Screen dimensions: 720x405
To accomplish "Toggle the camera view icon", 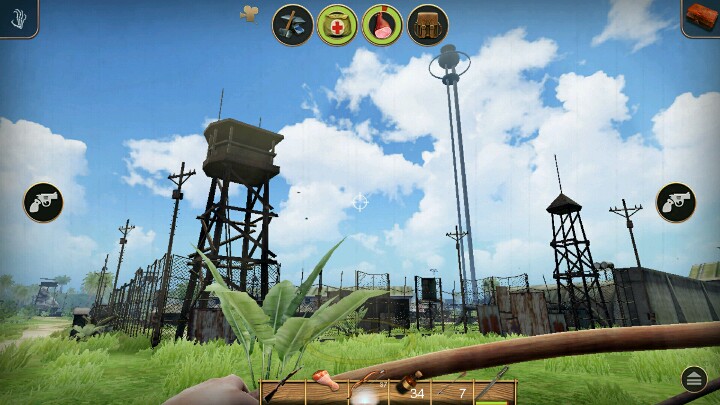I will click(x=249, y=13).
